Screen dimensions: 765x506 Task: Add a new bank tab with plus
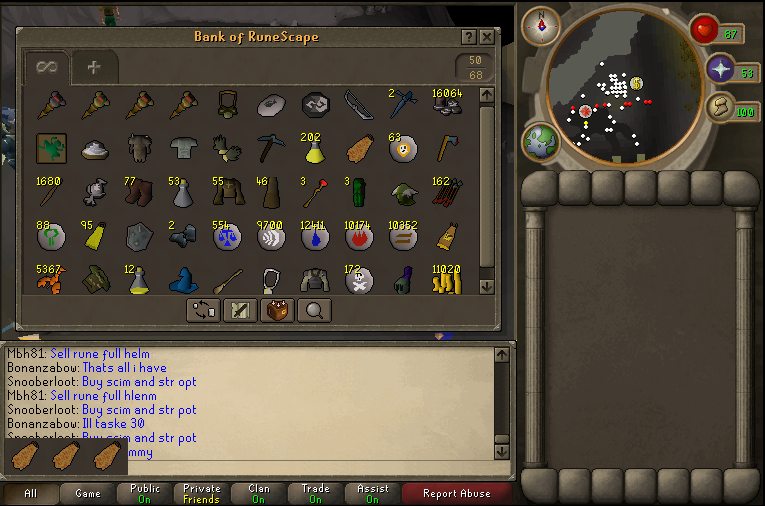pyautogui.click(x=94, y=67)
